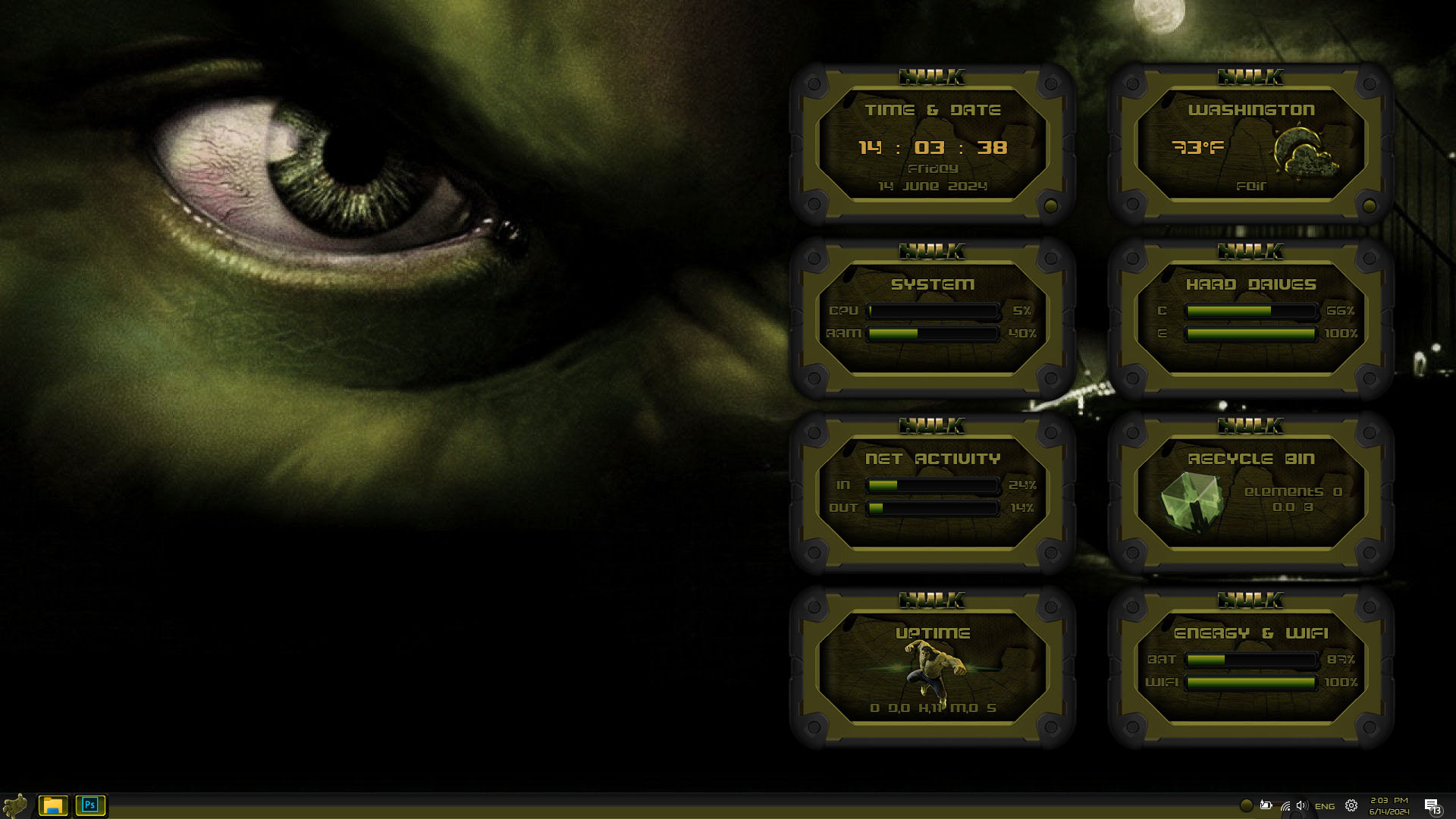Click the taskbar clock showing 2:03 PM
Screen dimensions: 1456x819
[x=1389, y=806]
